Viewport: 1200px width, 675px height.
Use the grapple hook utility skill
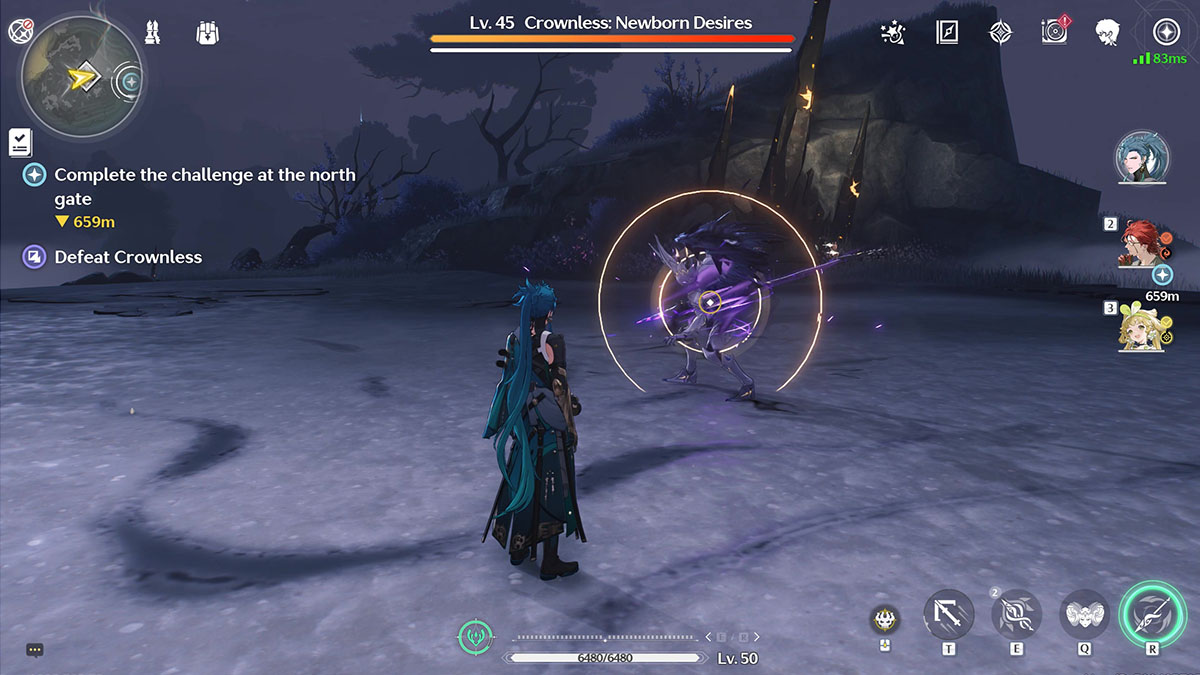click(x=948, y=615)
